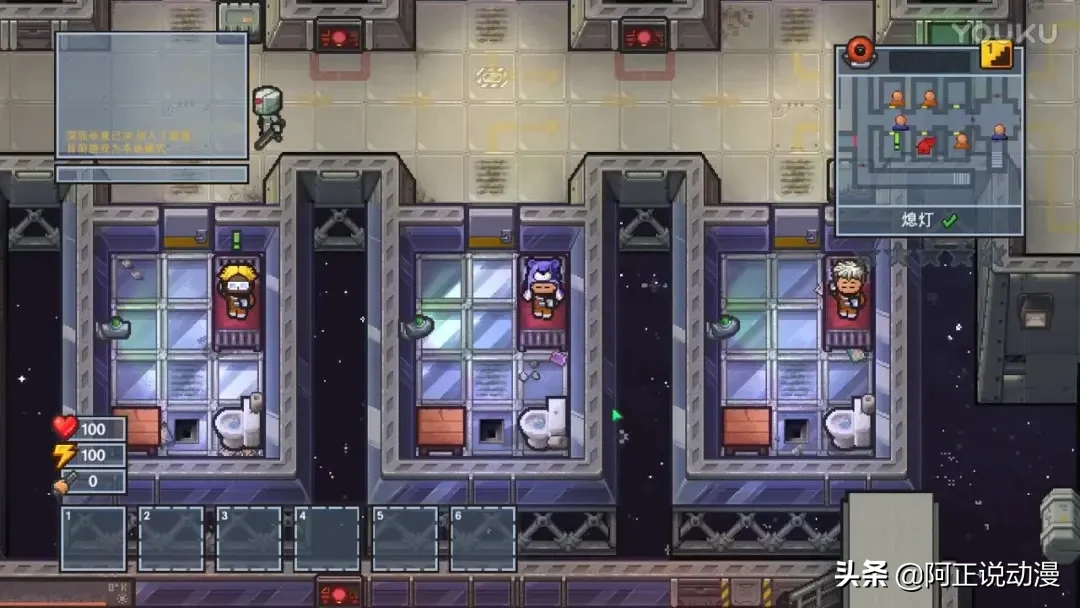Screen dimensions: 1080x608
Task: Focus the chat input bar
Action: (151, 173)
